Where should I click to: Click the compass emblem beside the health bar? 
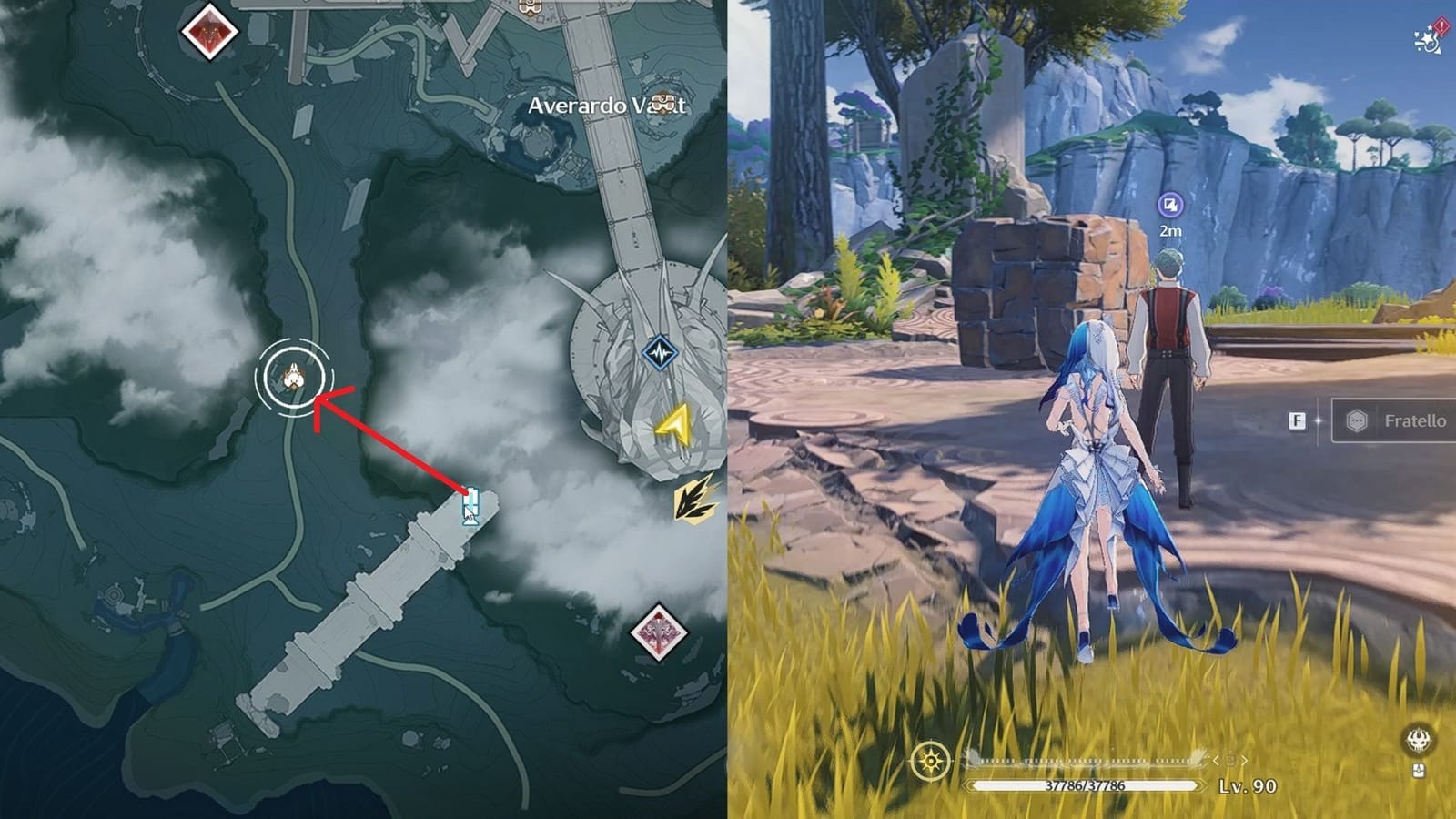click(929, 760)
